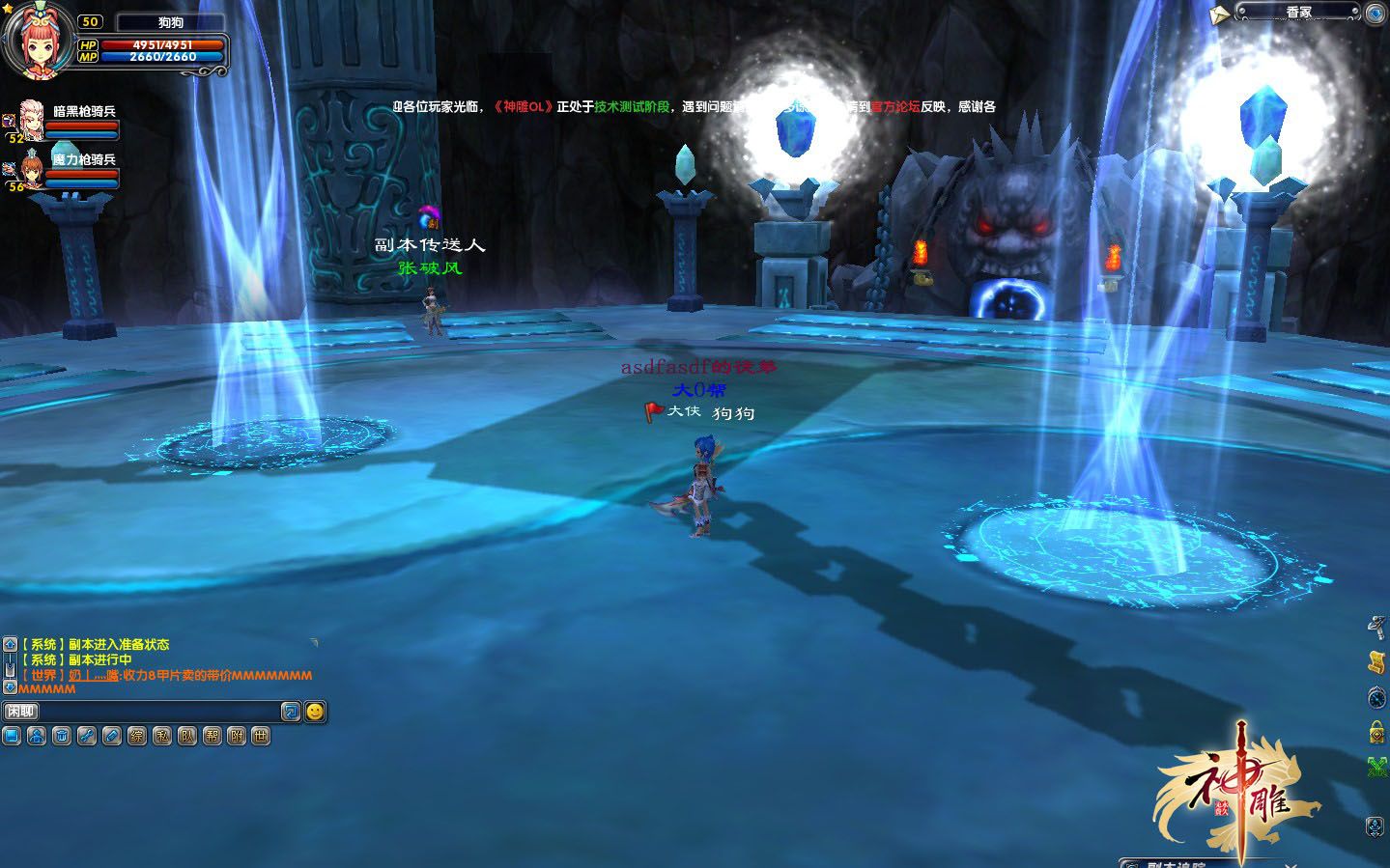Open the smiley emoji picker
1390x868 pixels.
click(315, 712)
